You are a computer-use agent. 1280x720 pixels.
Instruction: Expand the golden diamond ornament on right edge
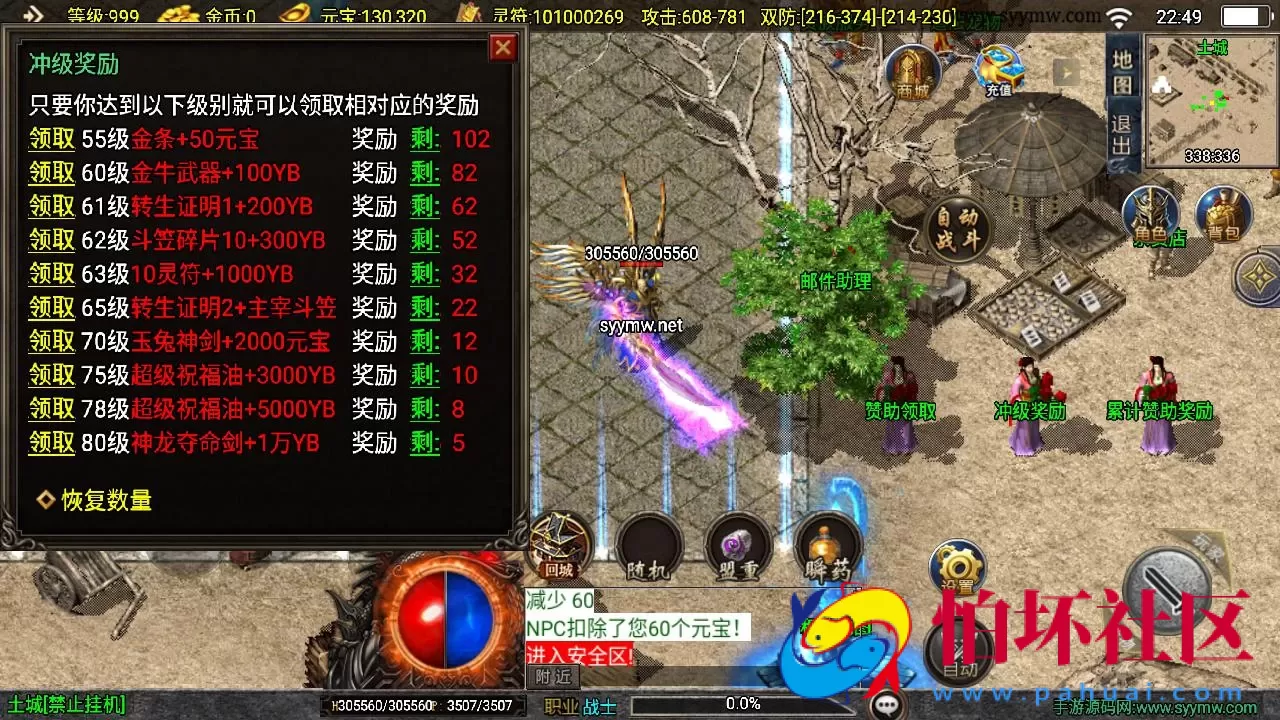(1258, 277)
